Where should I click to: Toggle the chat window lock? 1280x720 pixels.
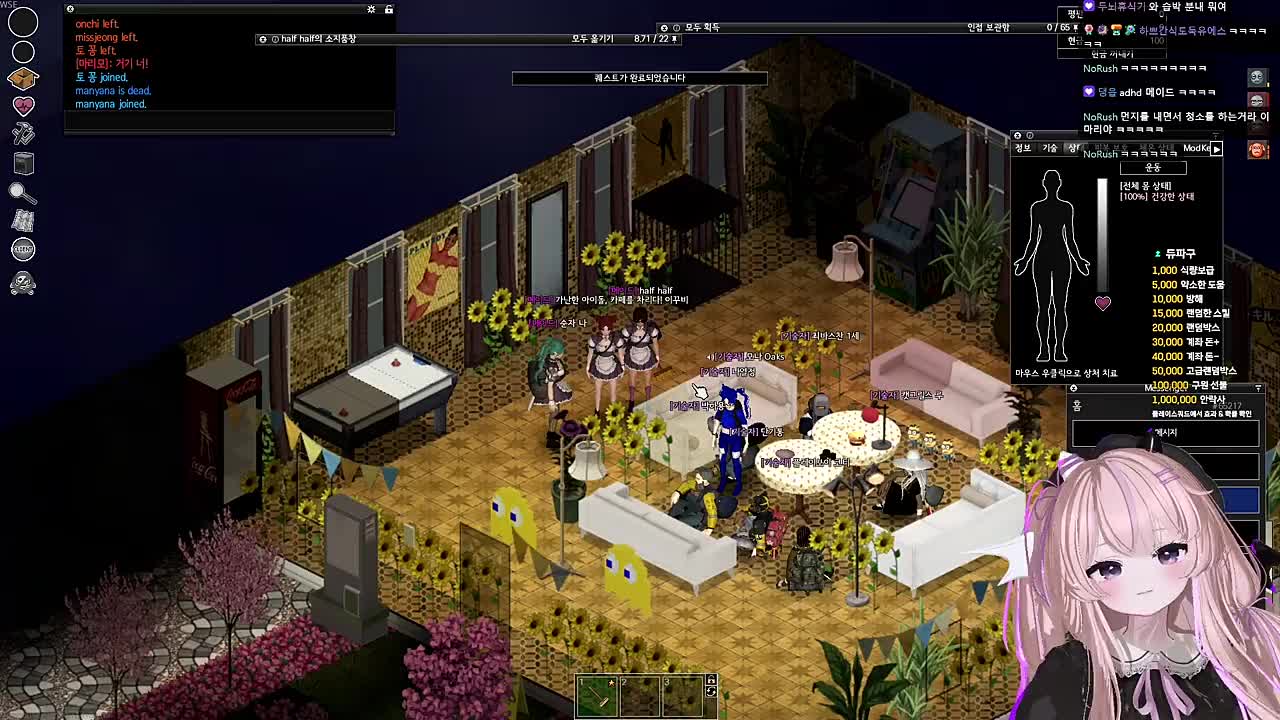coord(389,9)
